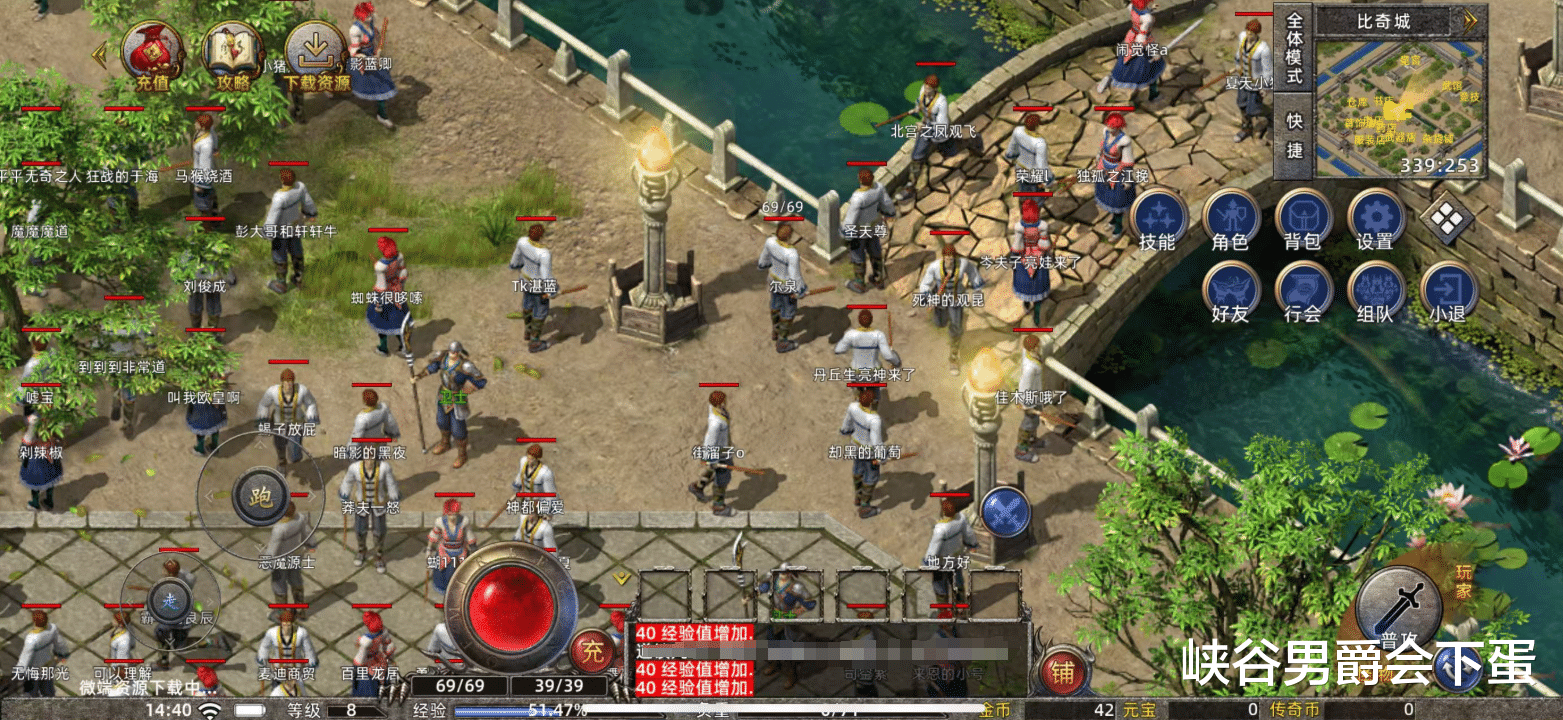
Task: Activate the blue crossed-swords button
Action: 1005,512
